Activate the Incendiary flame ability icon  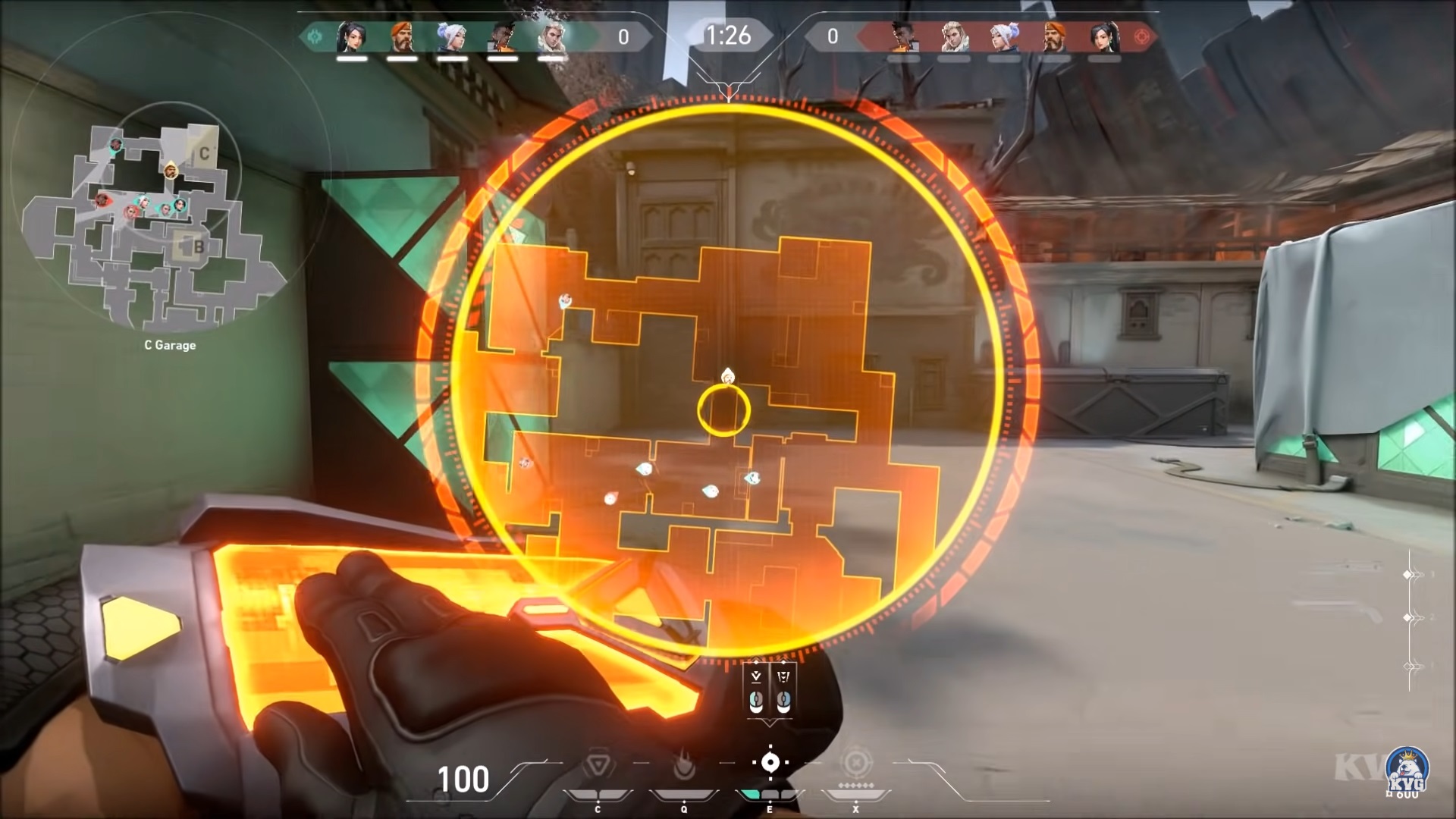[684, 767]
